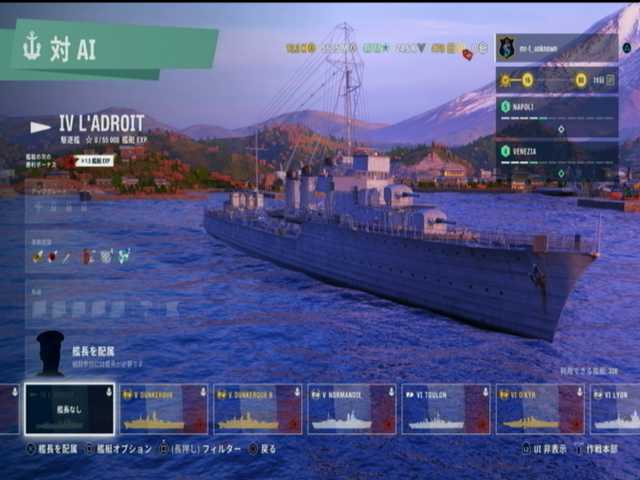Select the Normandie ship card
640x480 pixels.
click(352, 409)
